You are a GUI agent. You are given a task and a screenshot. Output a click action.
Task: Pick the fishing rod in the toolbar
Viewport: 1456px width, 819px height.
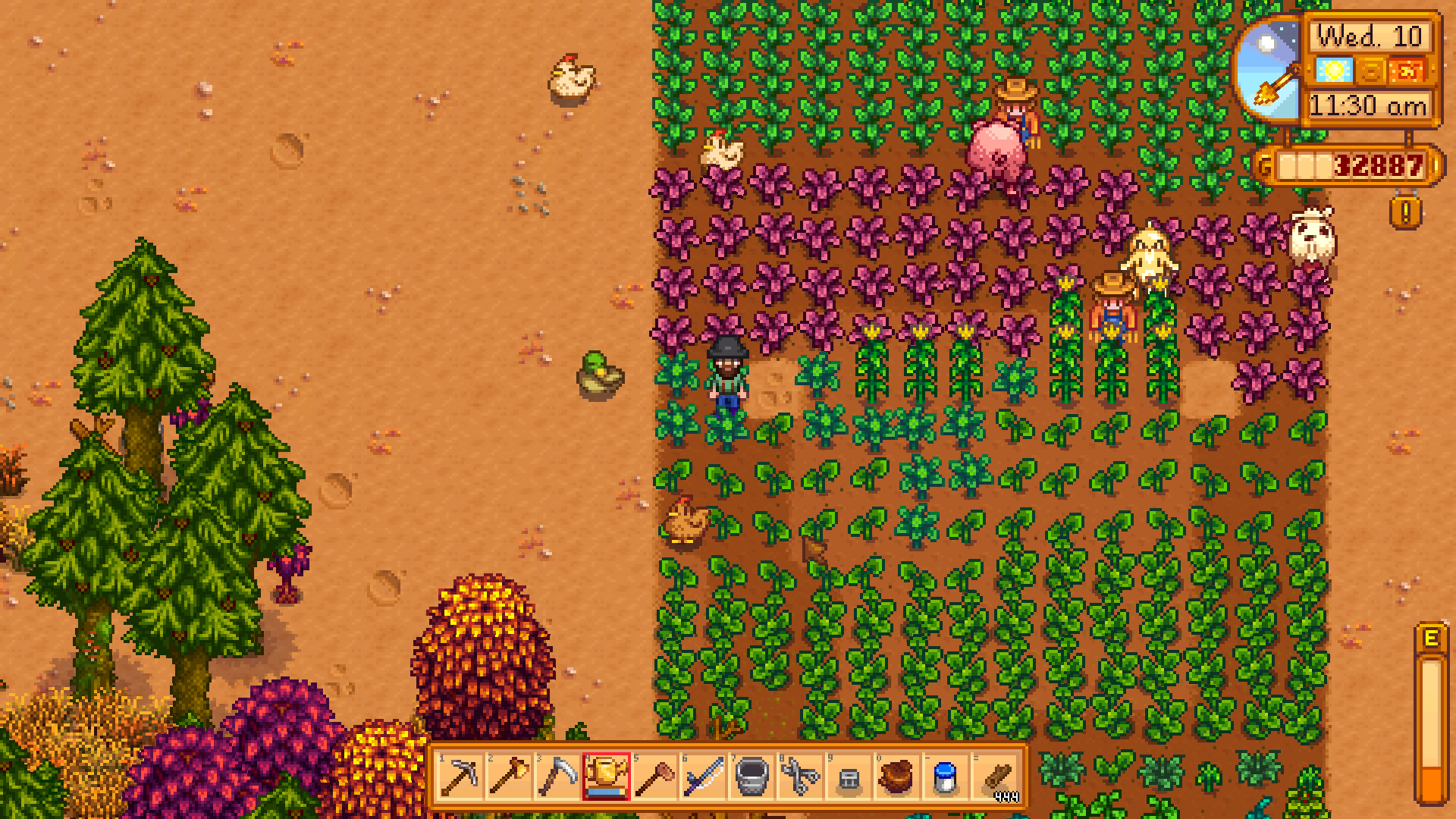(x=703, y=777)
